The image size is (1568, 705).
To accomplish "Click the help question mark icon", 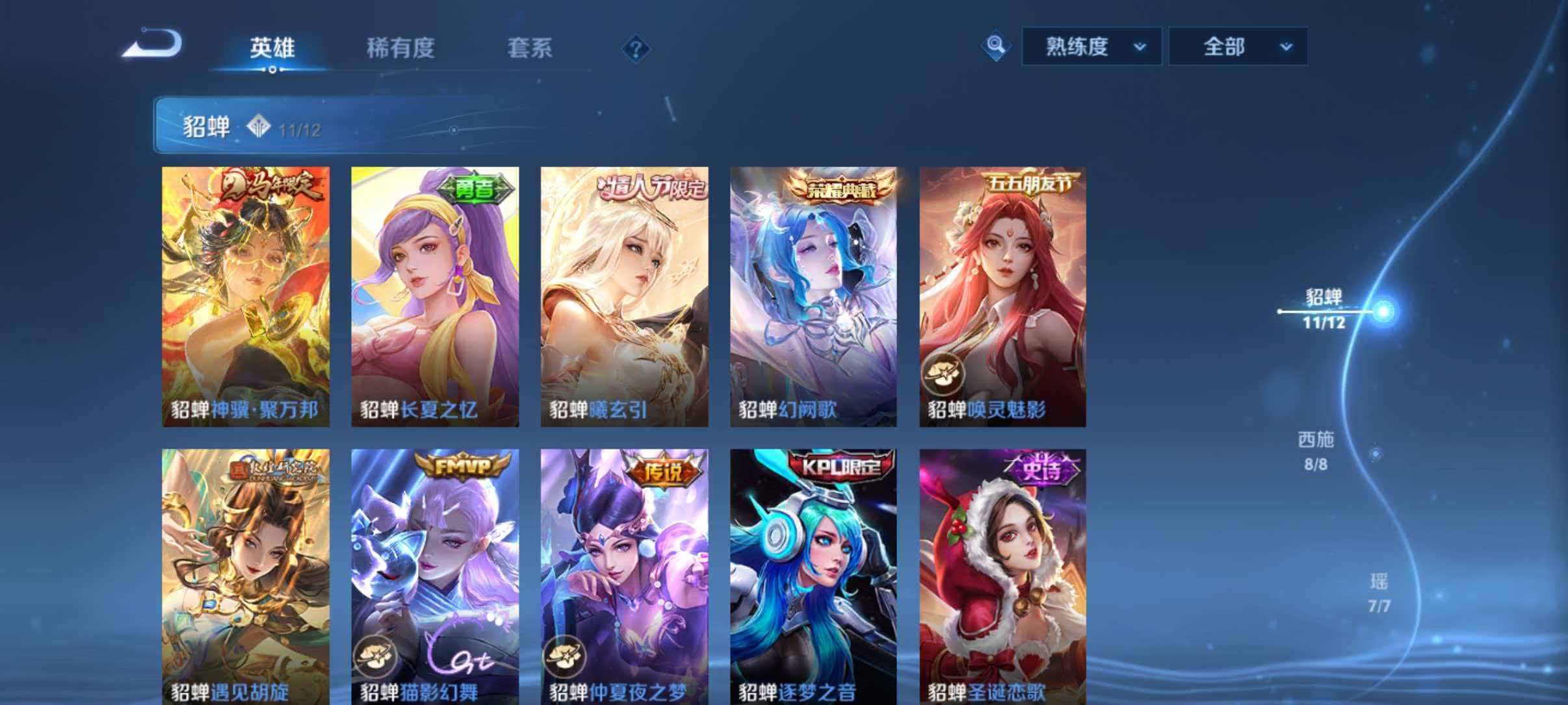I will pyautogui.click(x=638, y=49).
